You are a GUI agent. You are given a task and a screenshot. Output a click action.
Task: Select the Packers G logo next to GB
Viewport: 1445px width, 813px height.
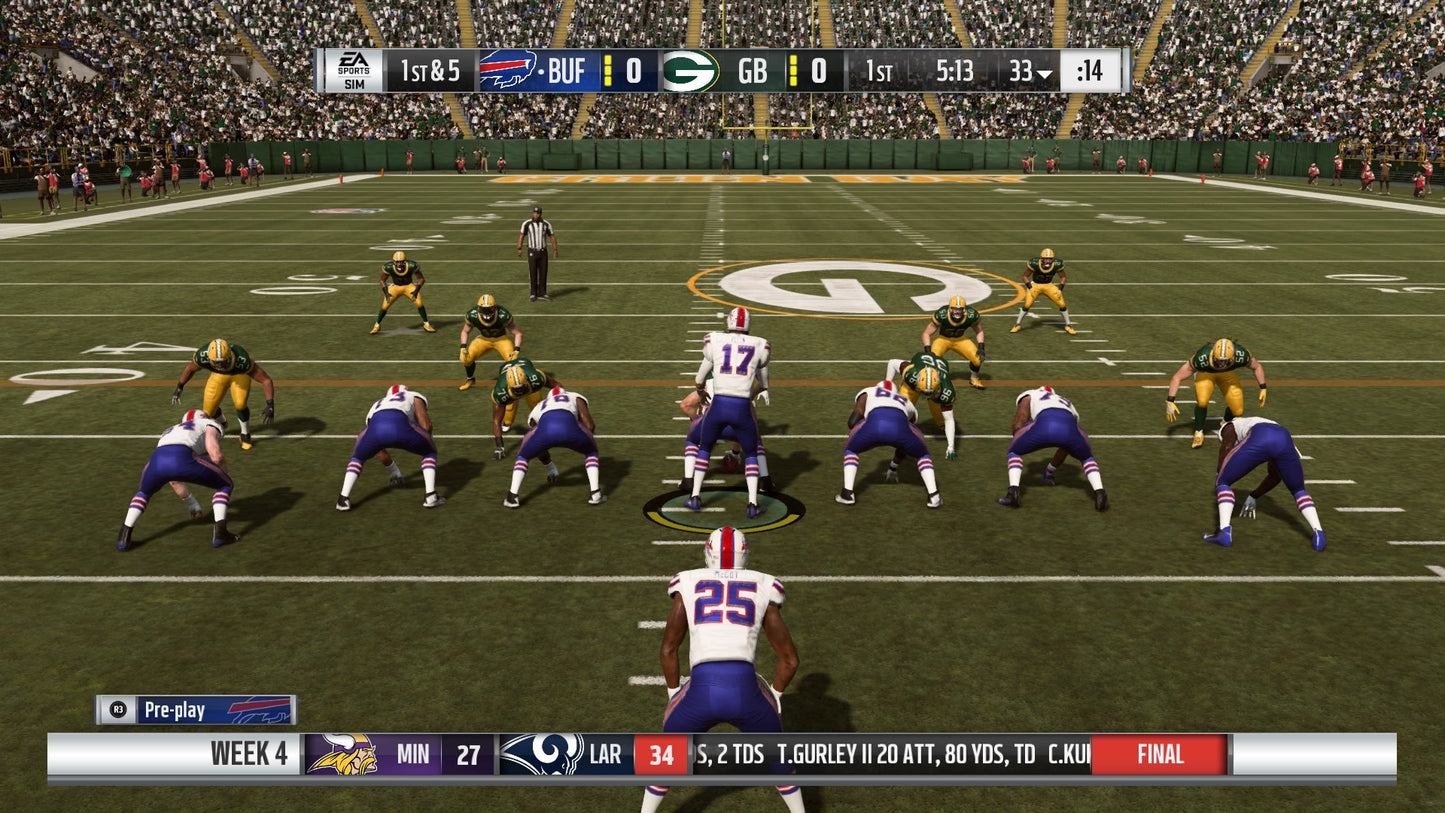688,70
